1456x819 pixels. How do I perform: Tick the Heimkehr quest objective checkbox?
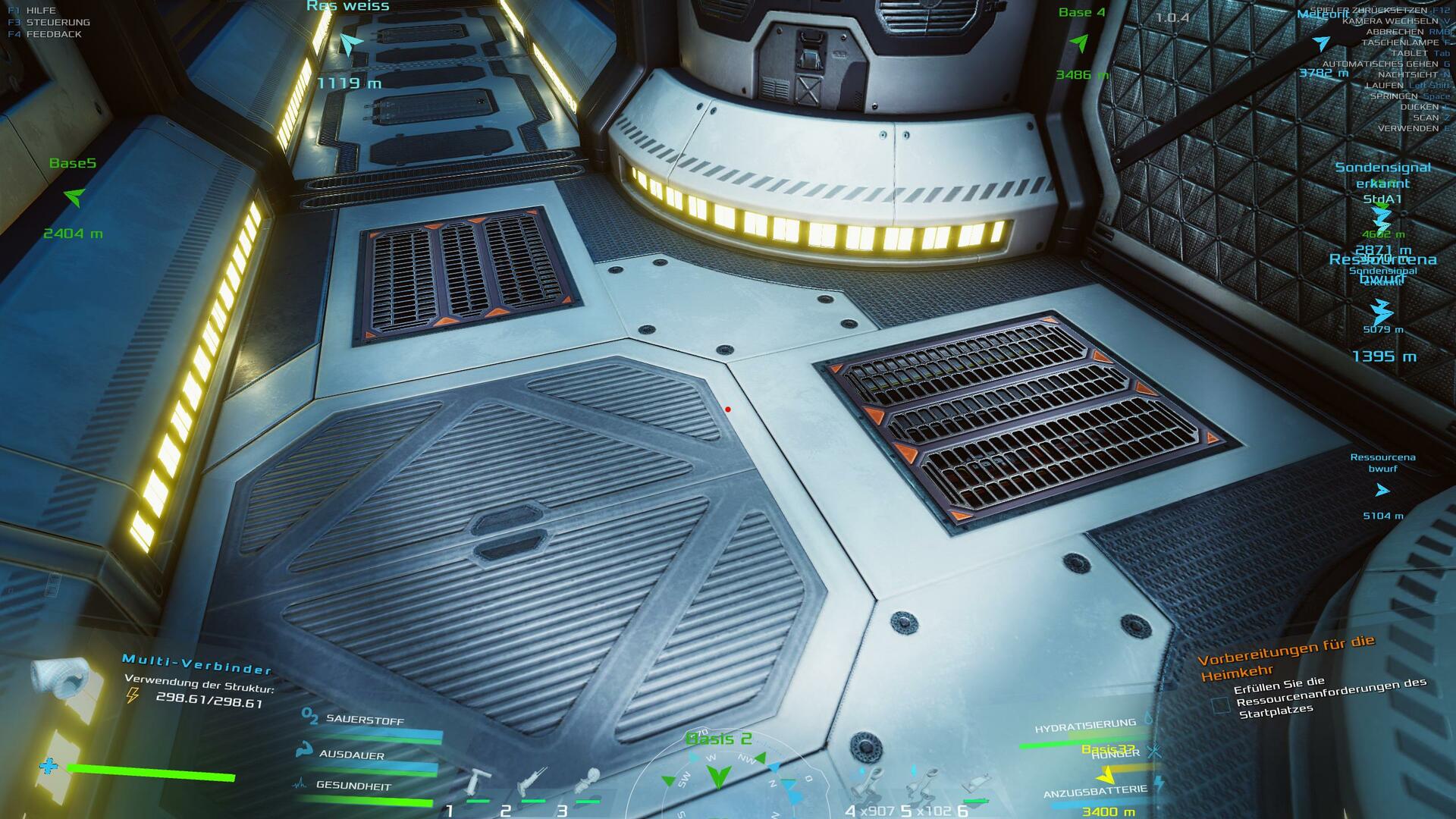tap(1220, 705)
